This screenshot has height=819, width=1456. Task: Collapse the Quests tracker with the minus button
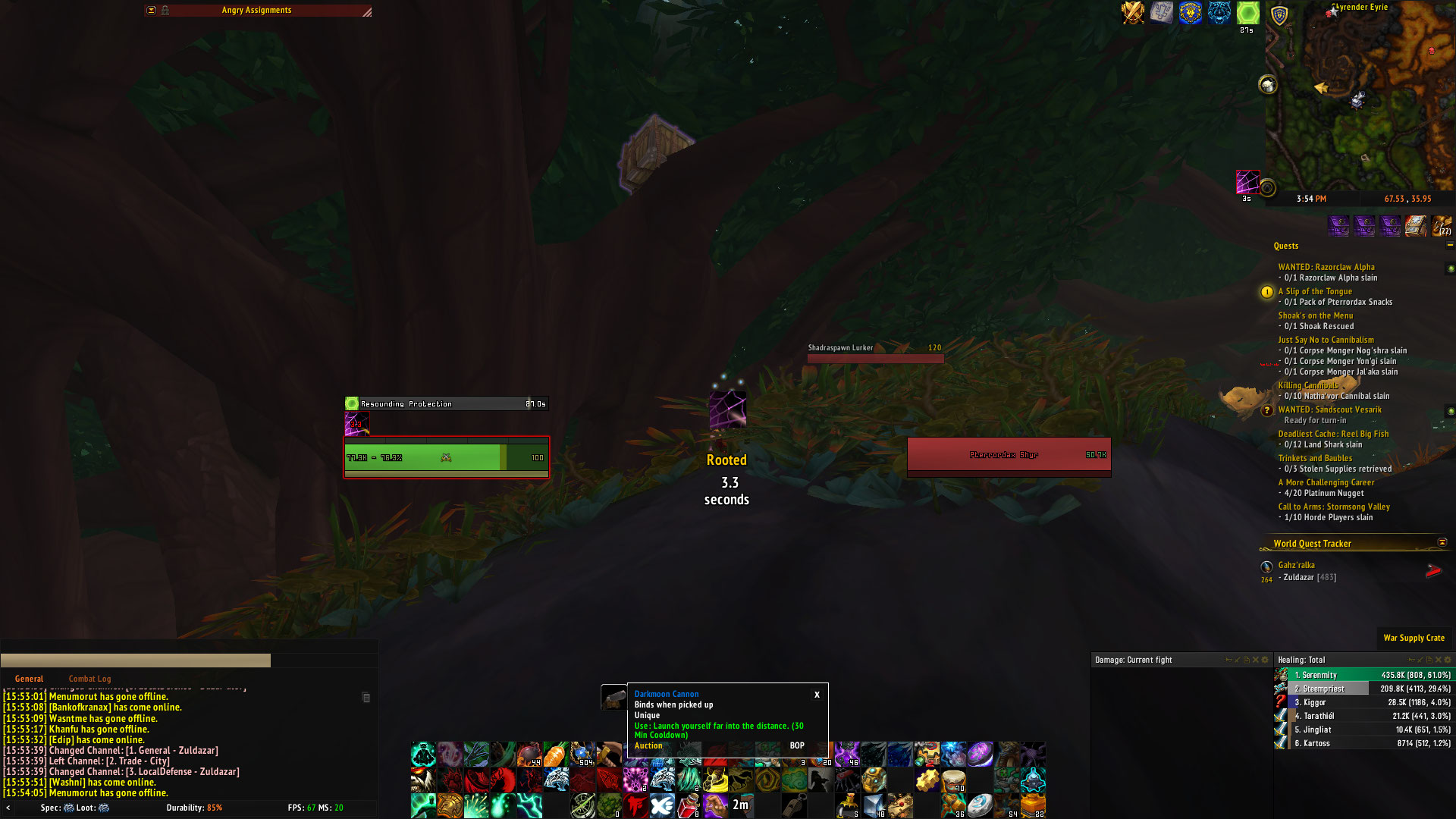pyautogui.click(x=1450, y=246)
